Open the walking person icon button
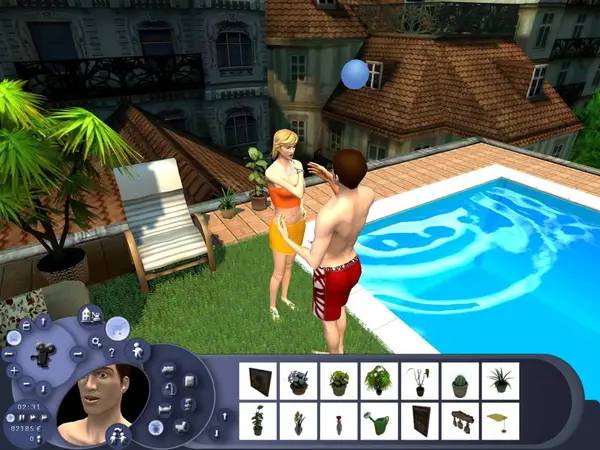This screenshot has width=600, height=450. pyautogui.click(x=137, y=350)
